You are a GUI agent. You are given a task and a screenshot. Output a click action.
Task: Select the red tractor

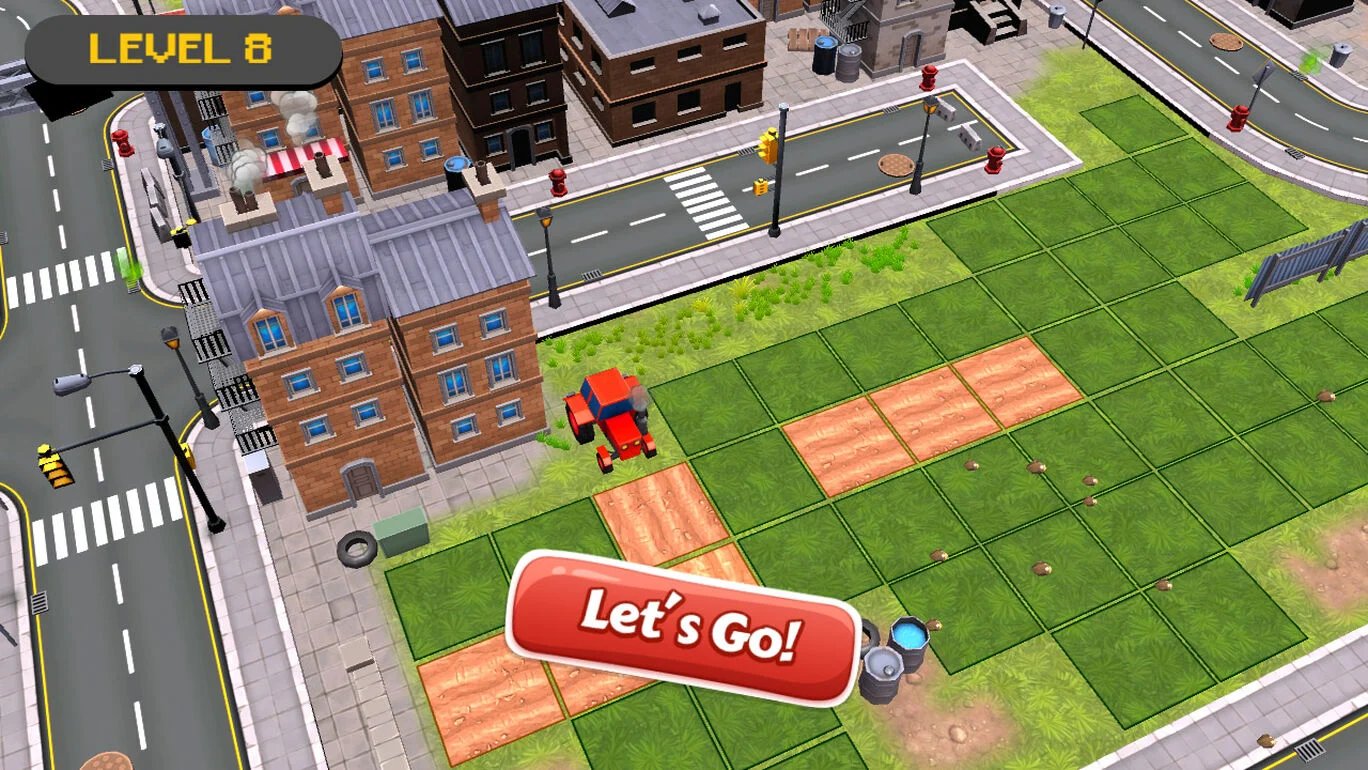612,420
